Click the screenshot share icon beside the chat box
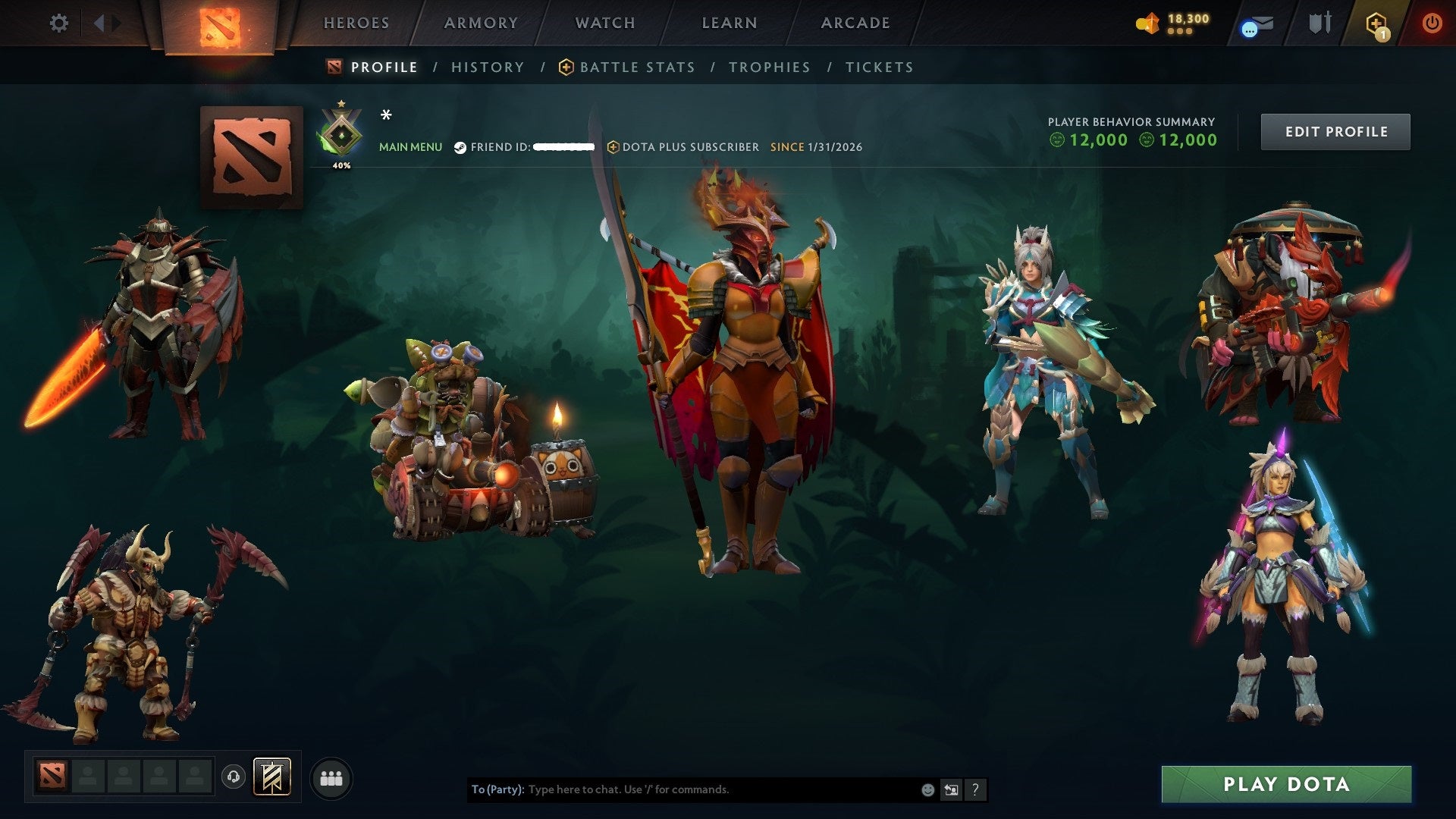The height and width of the screenshot is (819, 1456). 950,789
